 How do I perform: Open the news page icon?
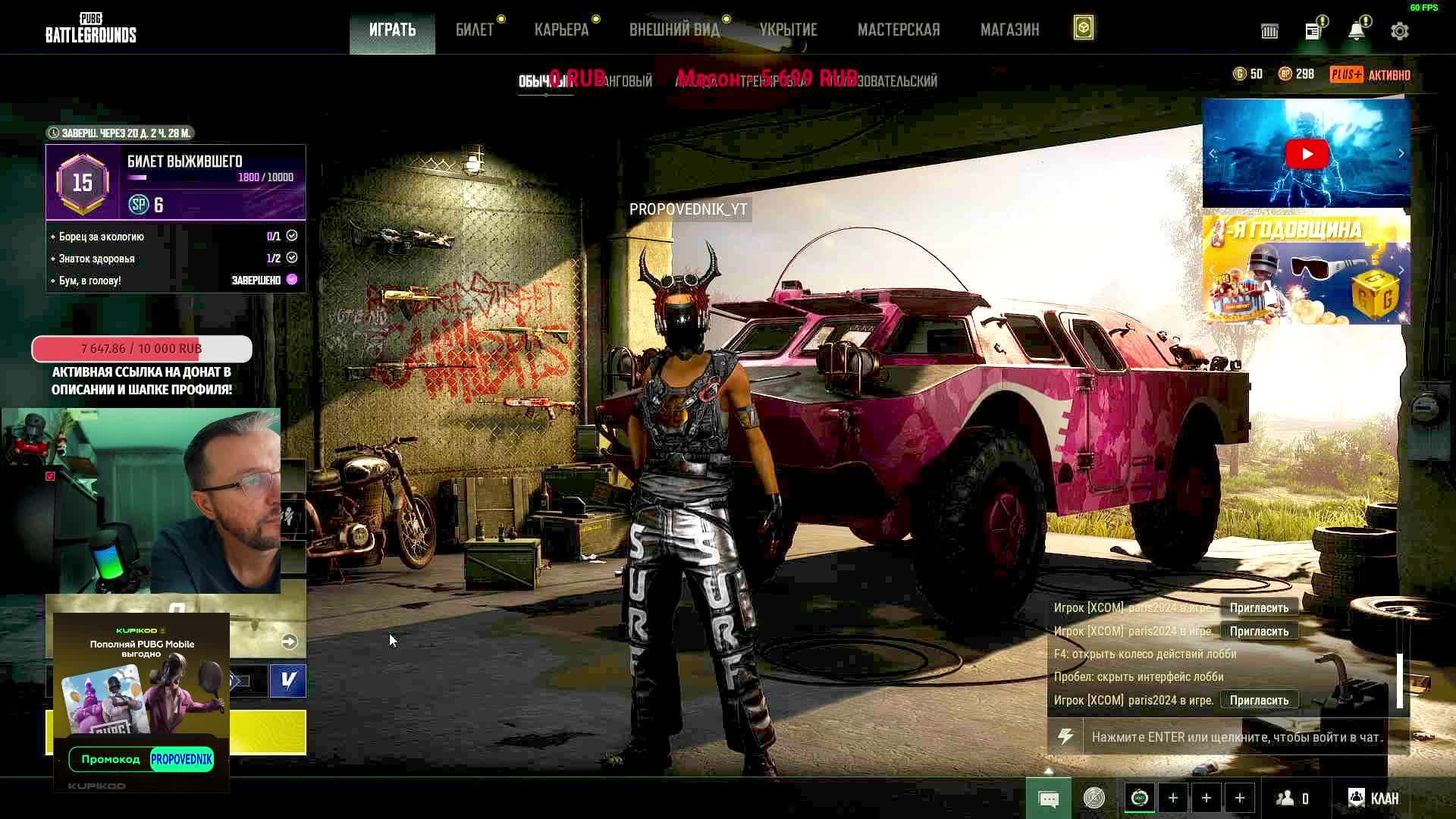[1313, 31]
